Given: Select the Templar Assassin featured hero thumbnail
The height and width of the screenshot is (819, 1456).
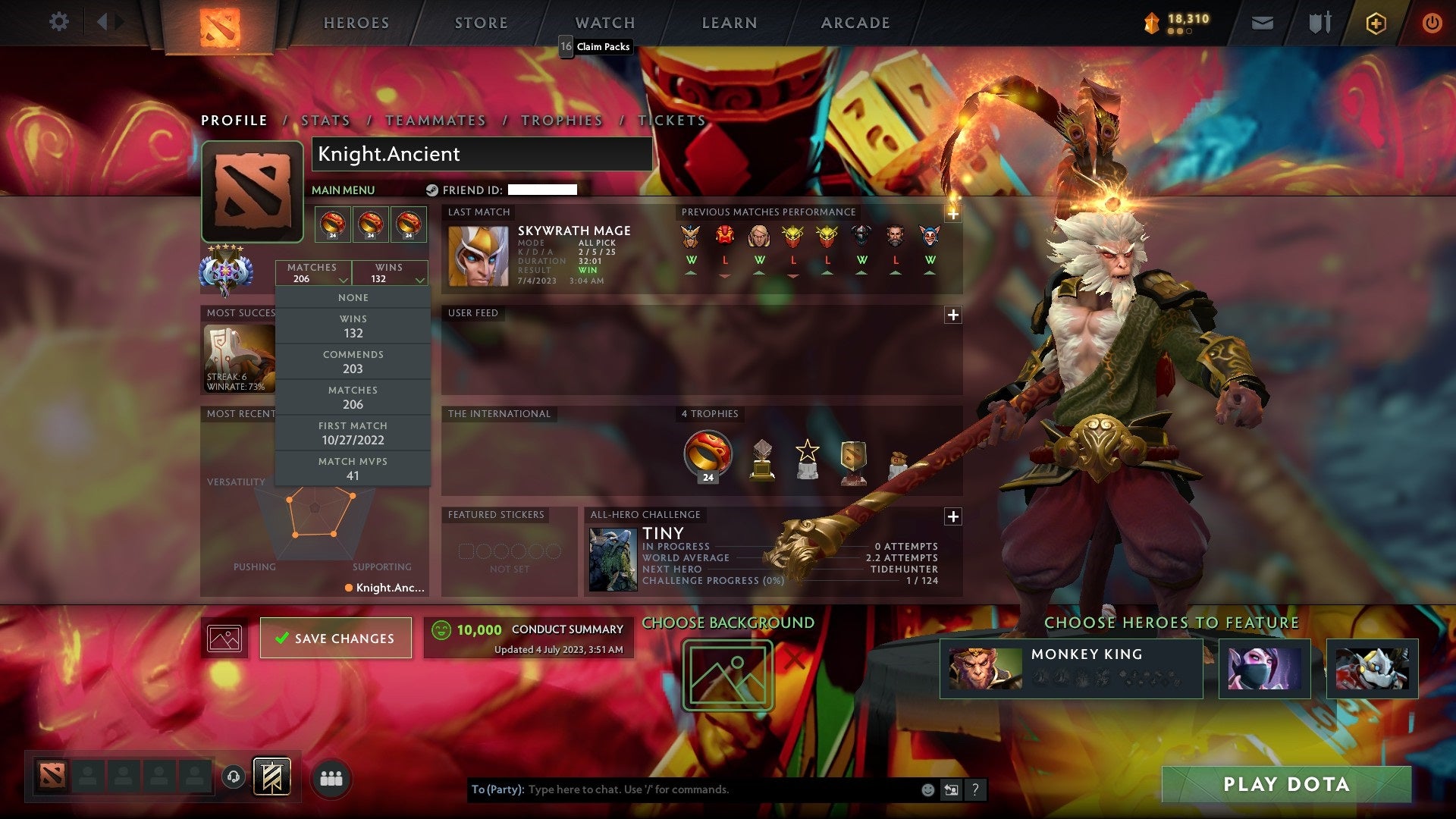Looking at the screenshot, I should click(1265, 669).
